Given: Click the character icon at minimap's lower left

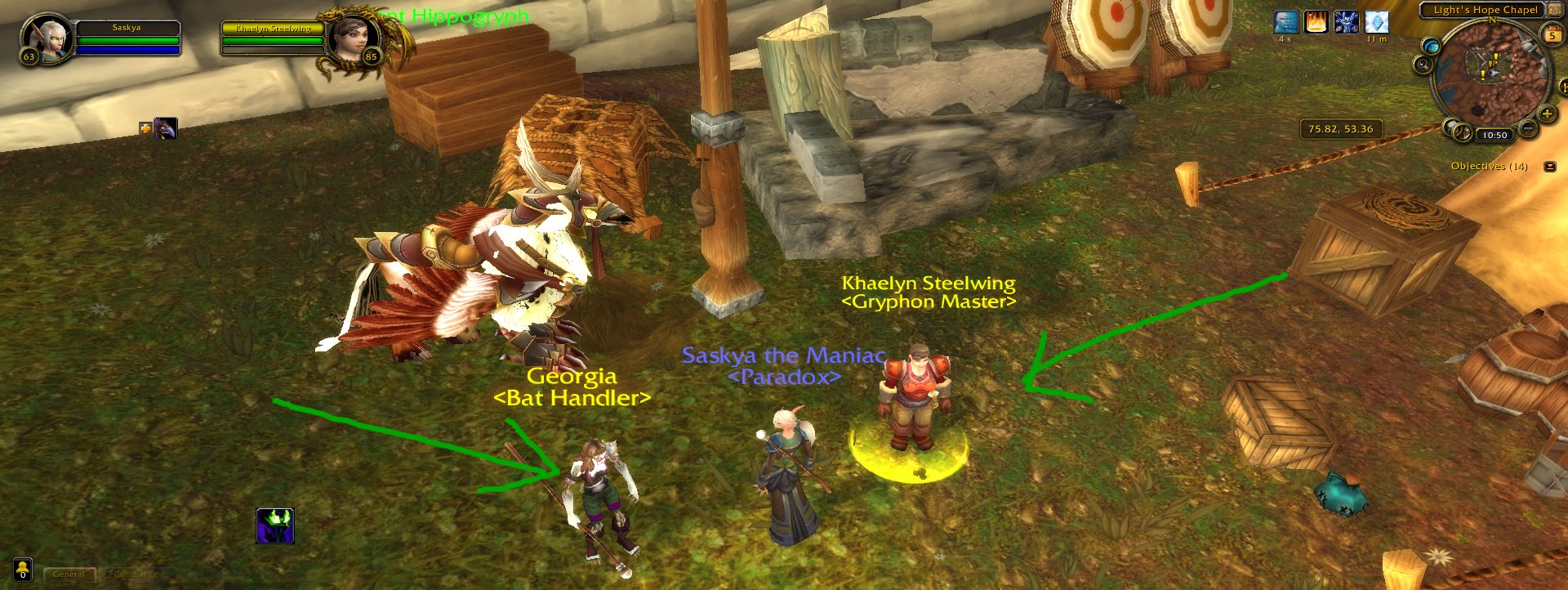Looking at the screenshot, I should (1451, 129).
